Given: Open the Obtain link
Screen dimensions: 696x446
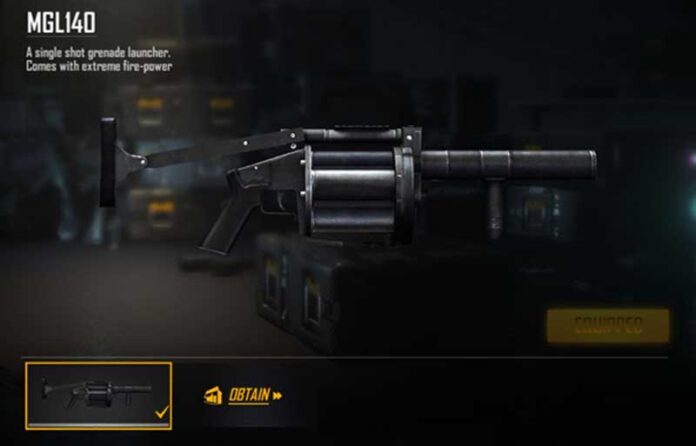Looking at the screenshot, I should coord(248,395).
